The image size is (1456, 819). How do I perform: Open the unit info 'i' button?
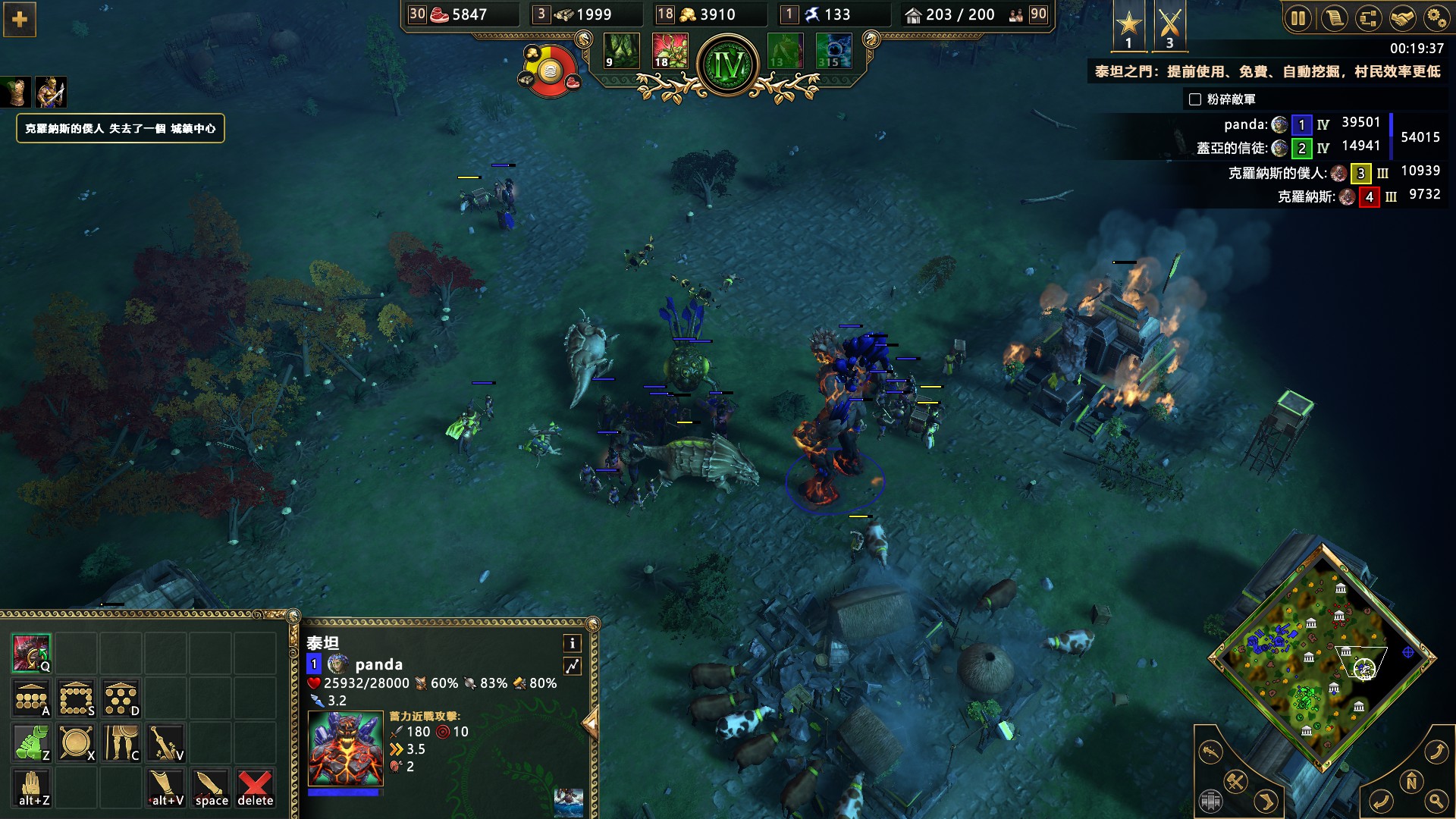(x=572, y=644)
